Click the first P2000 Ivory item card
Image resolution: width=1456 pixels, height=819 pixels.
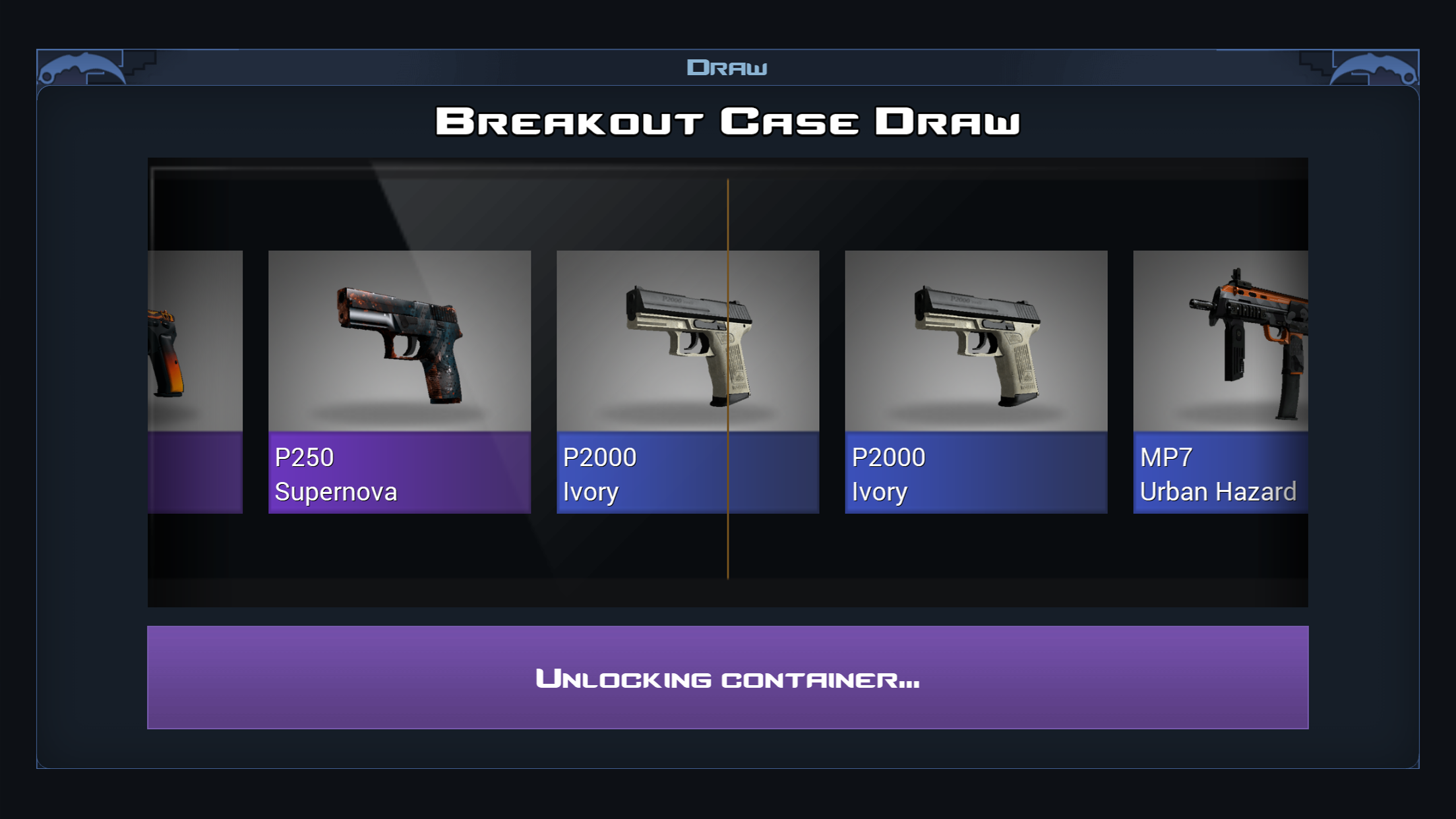point(686,379)
